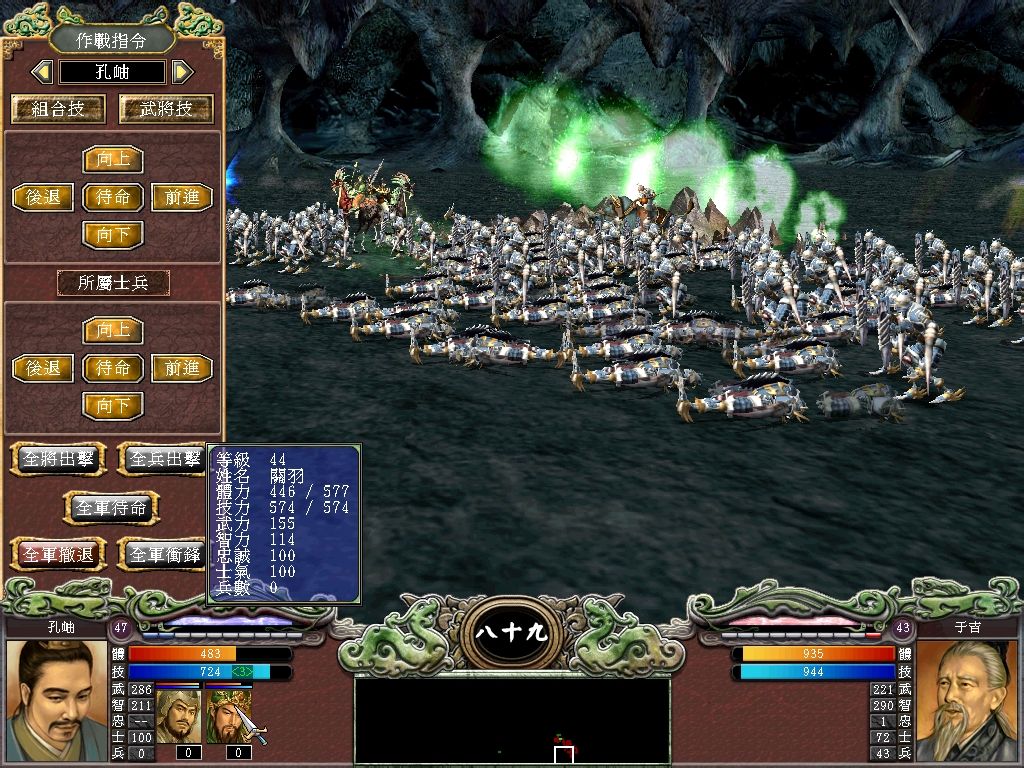Click 前進 directly below the 武將技 button
This screenshot has height=768, width=1024.
coord(181,197)
